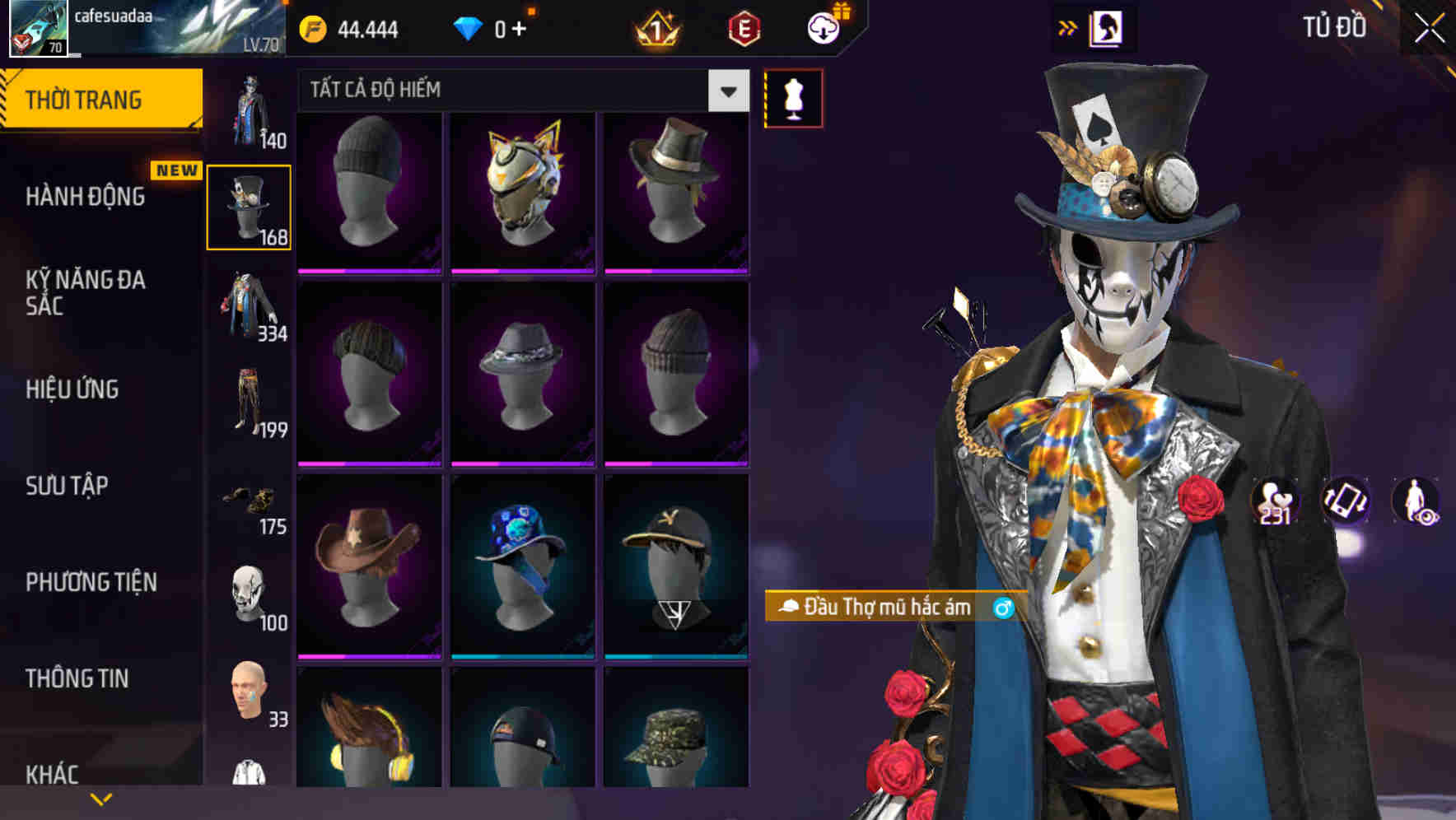The height and width of the screenshot is (820, 1456).
Task: Open the mannequin preview icon beside rarity filter
Action: [x=793, y=96]
